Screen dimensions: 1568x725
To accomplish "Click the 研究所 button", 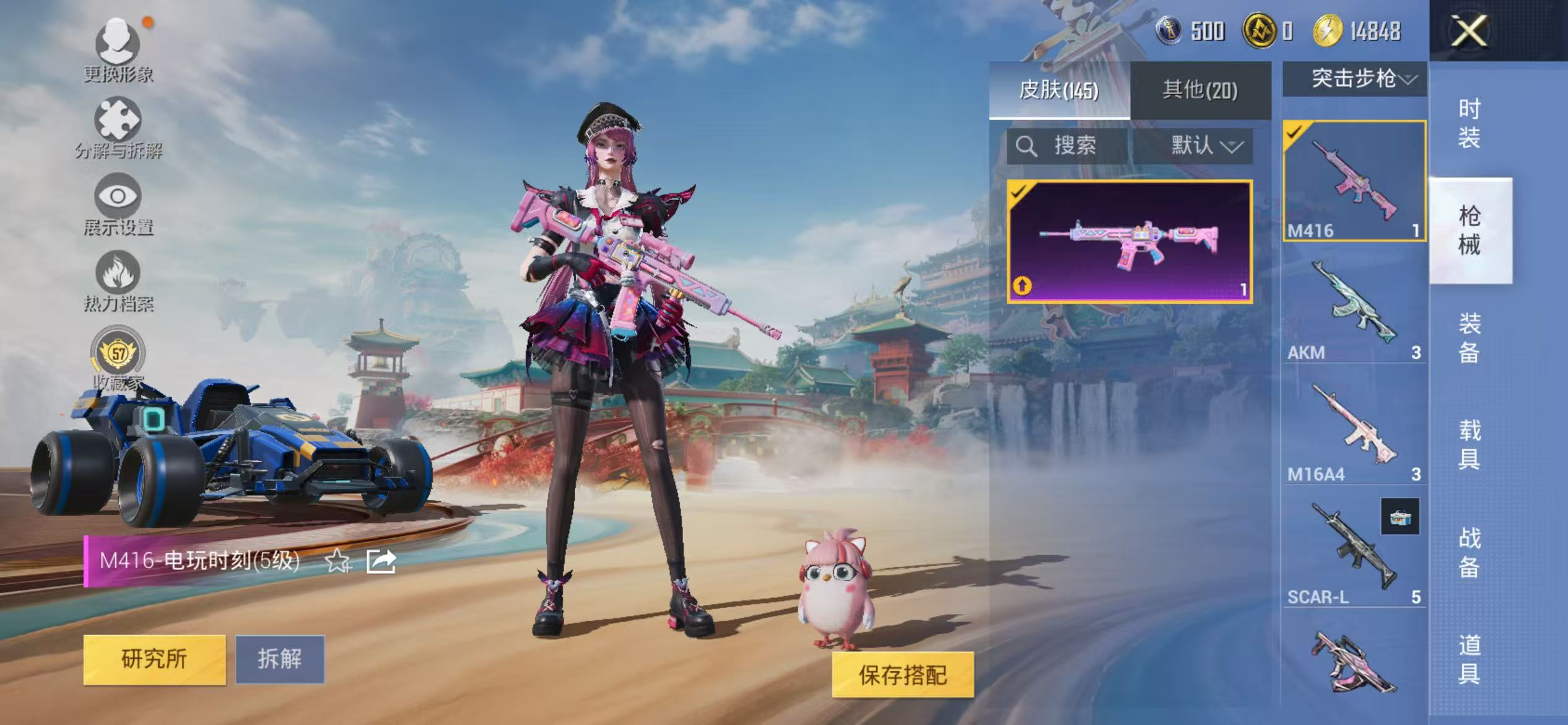I will tap(153, 661).
